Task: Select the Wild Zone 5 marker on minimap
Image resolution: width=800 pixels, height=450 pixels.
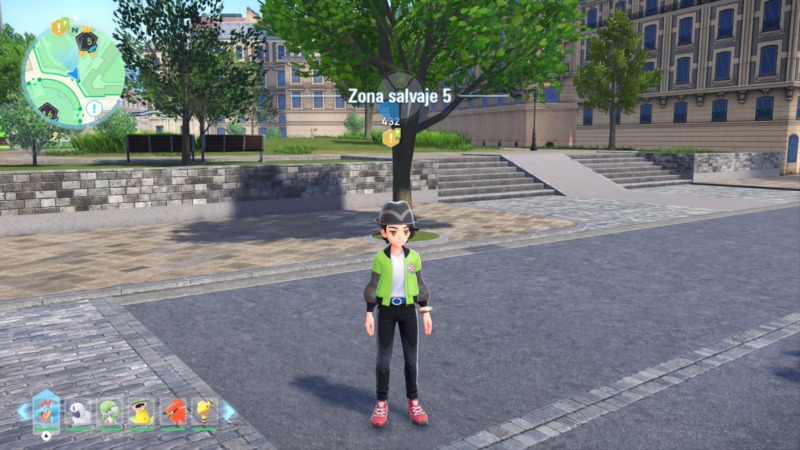Action: 88,41
